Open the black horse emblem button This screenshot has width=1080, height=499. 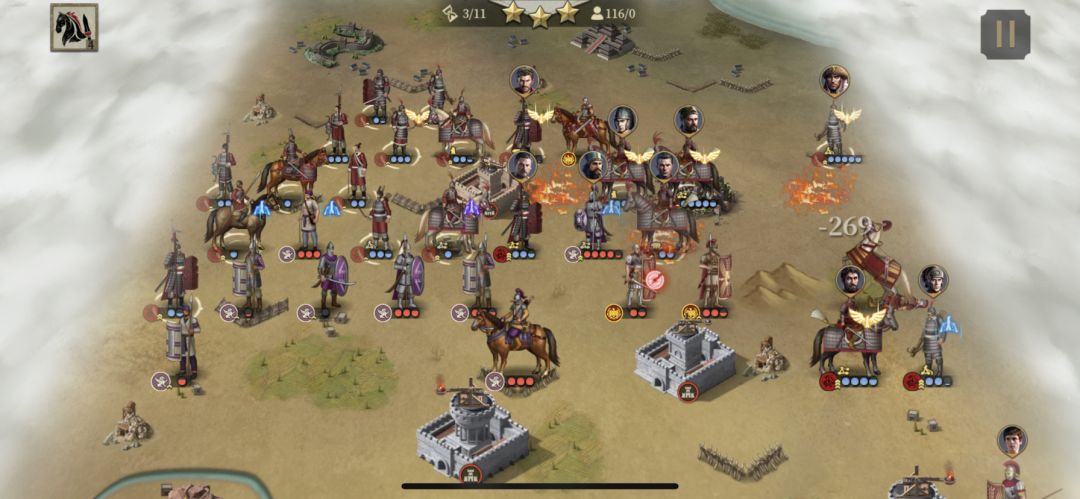[x=74, y=28]
